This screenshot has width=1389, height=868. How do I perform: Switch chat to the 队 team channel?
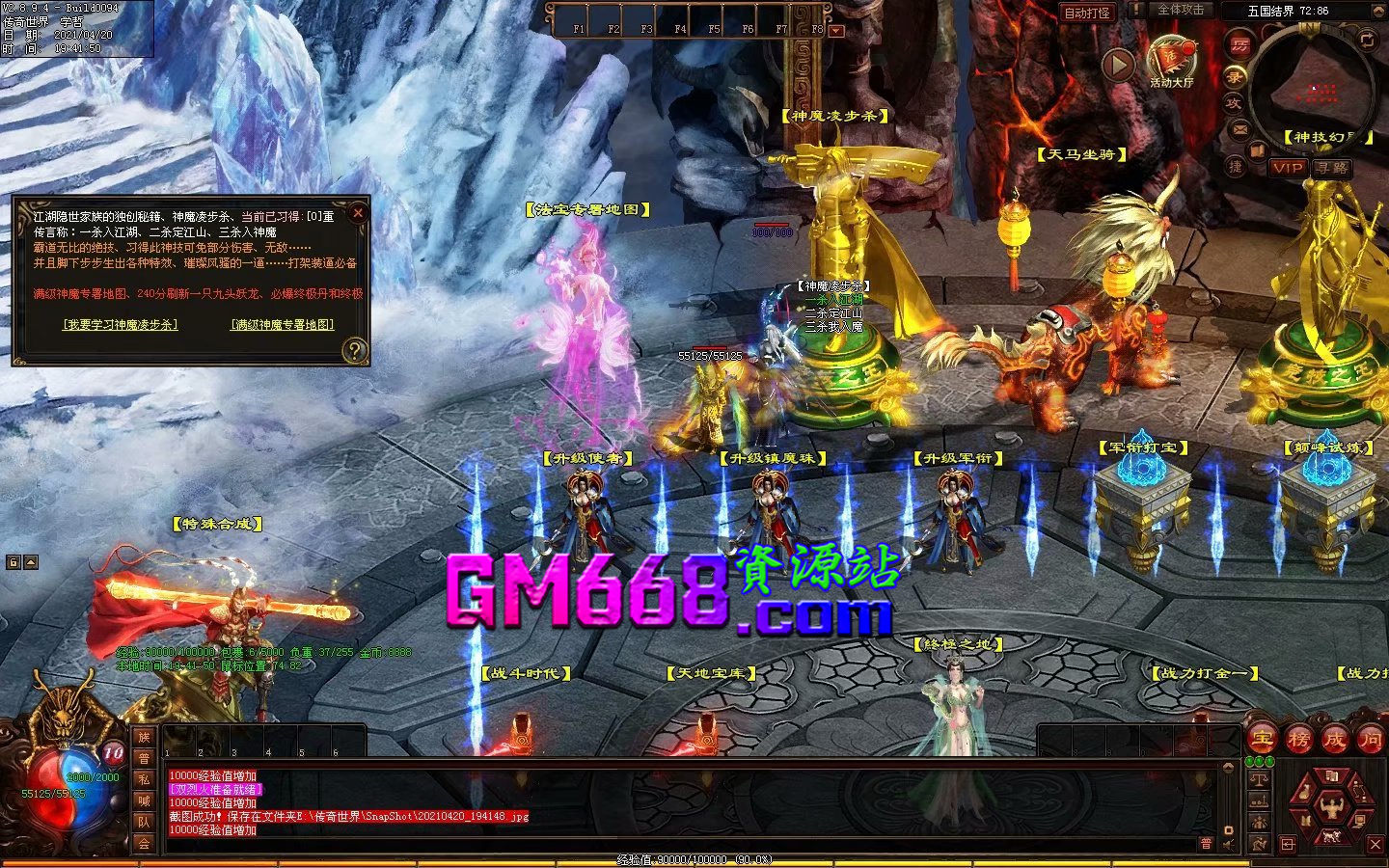click(144, 822)
